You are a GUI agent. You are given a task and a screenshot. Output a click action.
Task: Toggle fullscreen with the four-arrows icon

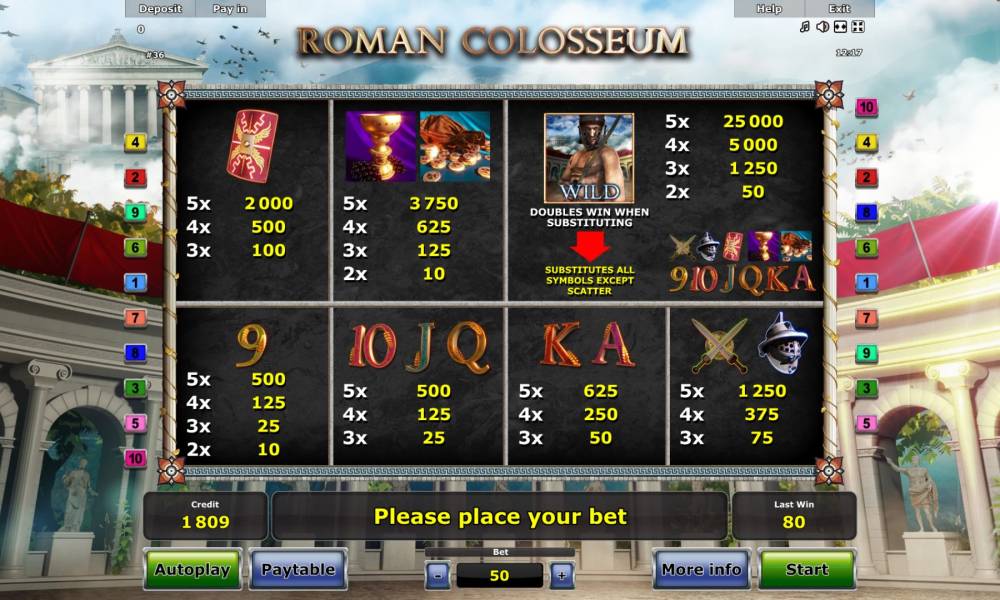click(x=857, y=27)
